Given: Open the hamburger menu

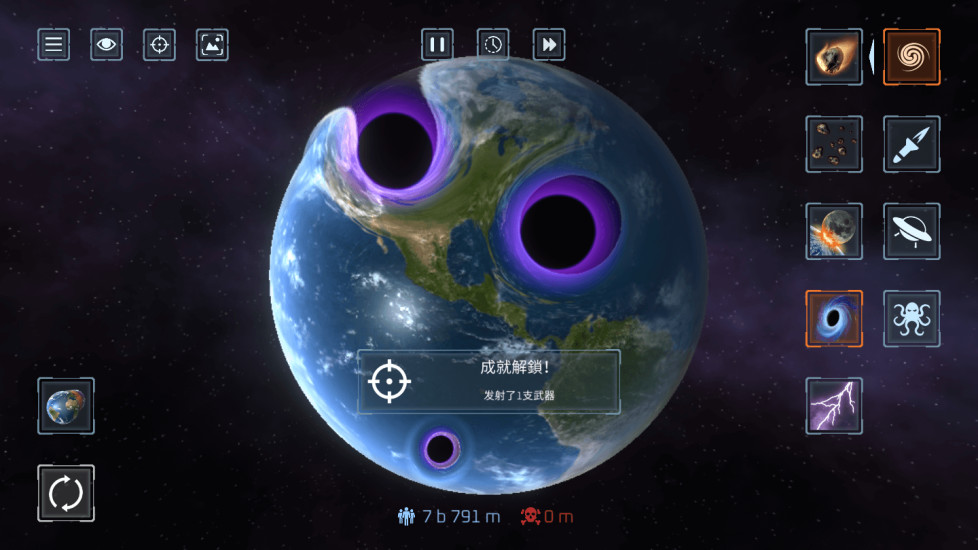Looking at the screenshot, I should click(x=54, y=44).
